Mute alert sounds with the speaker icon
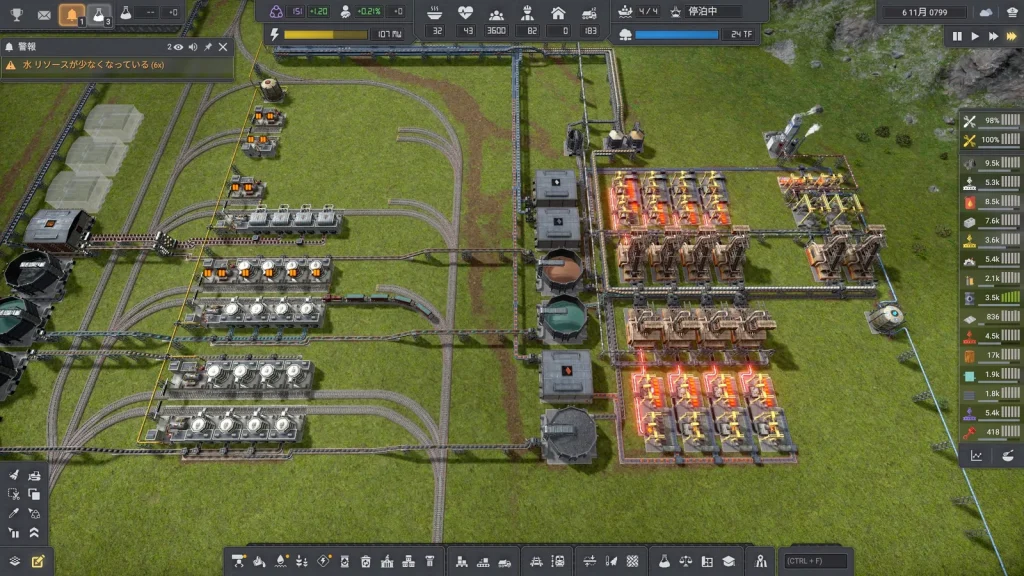Viewport: 1024px width, 576px height. click(x=193, y=46)
